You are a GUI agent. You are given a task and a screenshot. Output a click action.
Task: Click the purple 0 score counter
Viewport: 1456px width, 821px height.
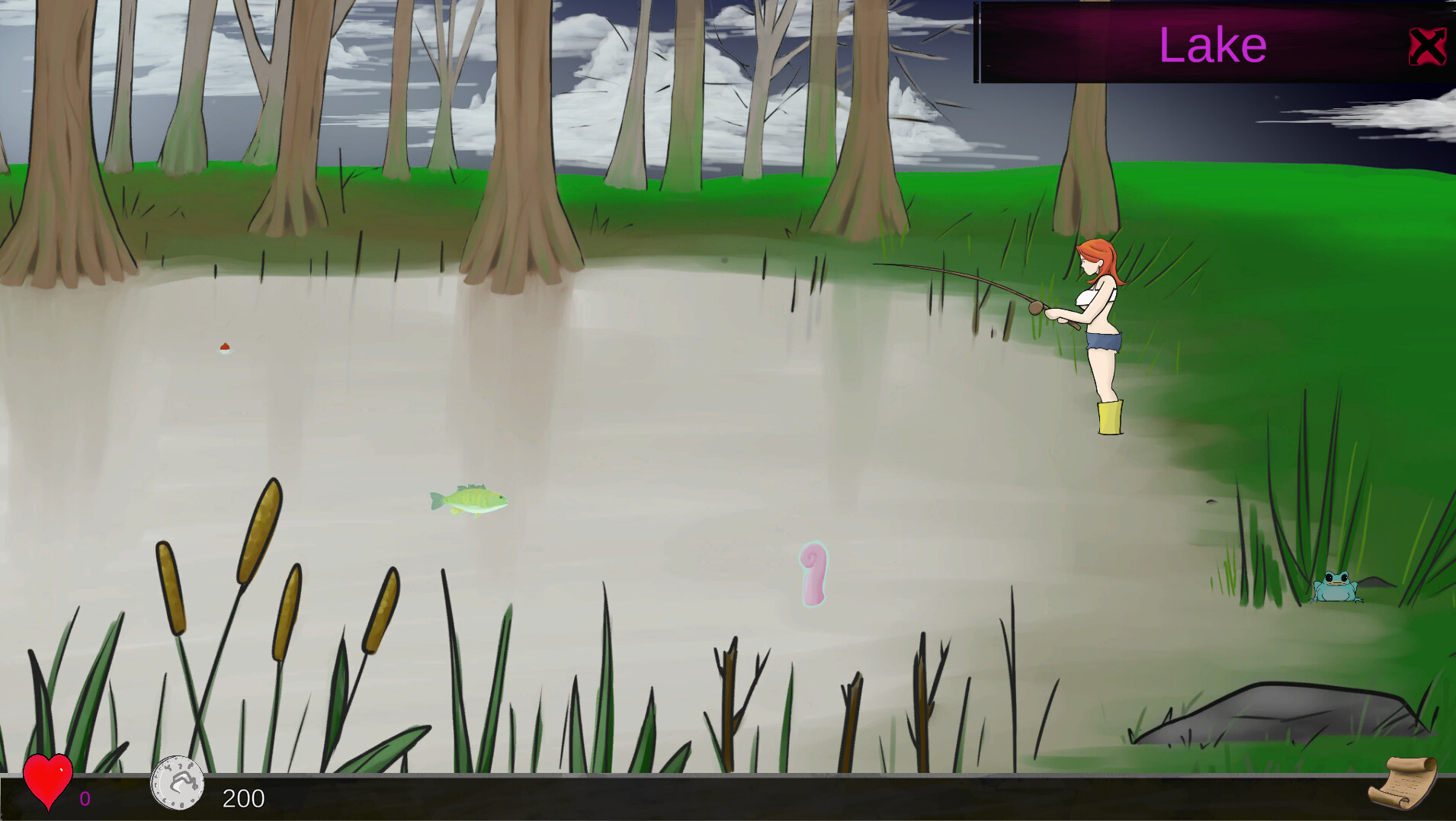[x=85, y=798]
